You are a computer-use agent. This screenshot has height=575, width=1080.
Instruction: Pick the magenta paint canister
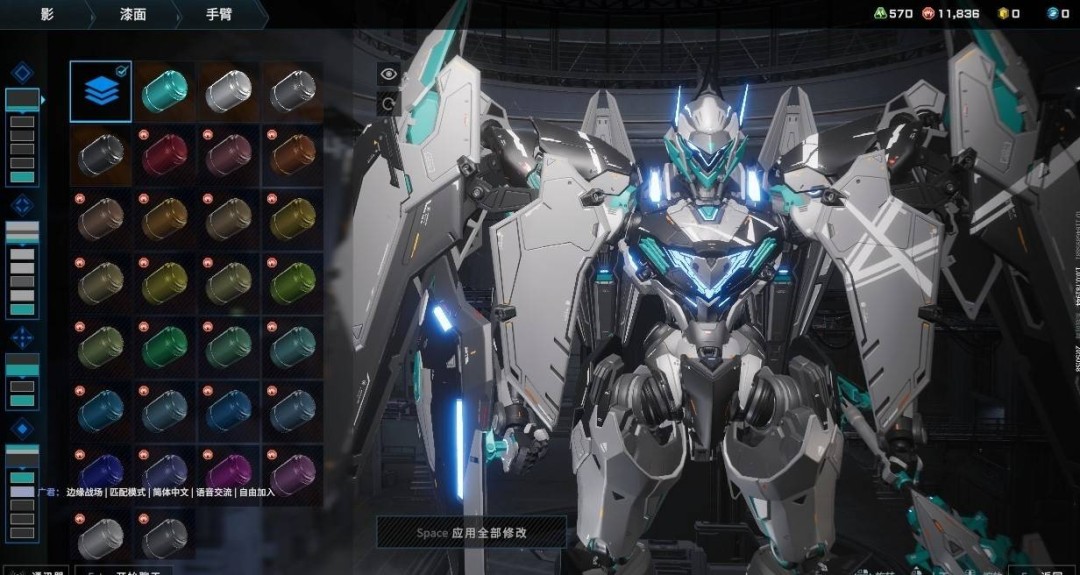[x=228, y=471]
